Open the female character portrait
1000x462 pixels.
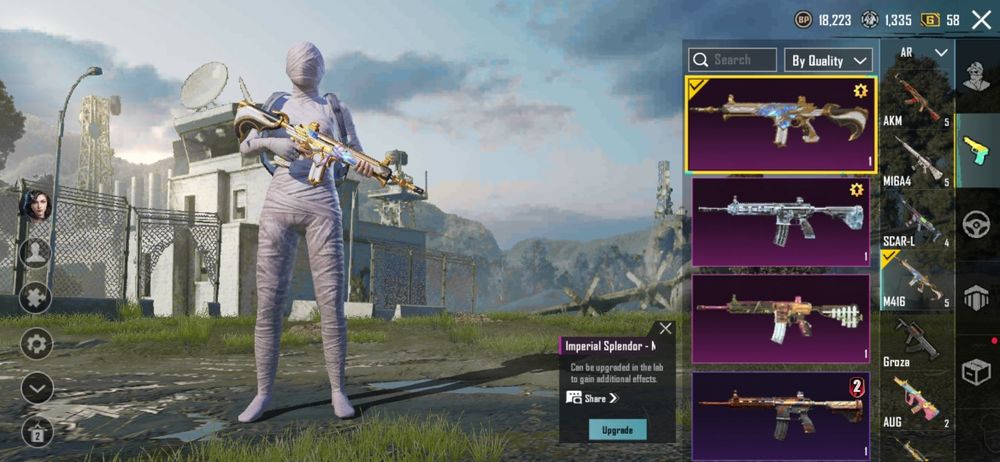coord(37,204)
